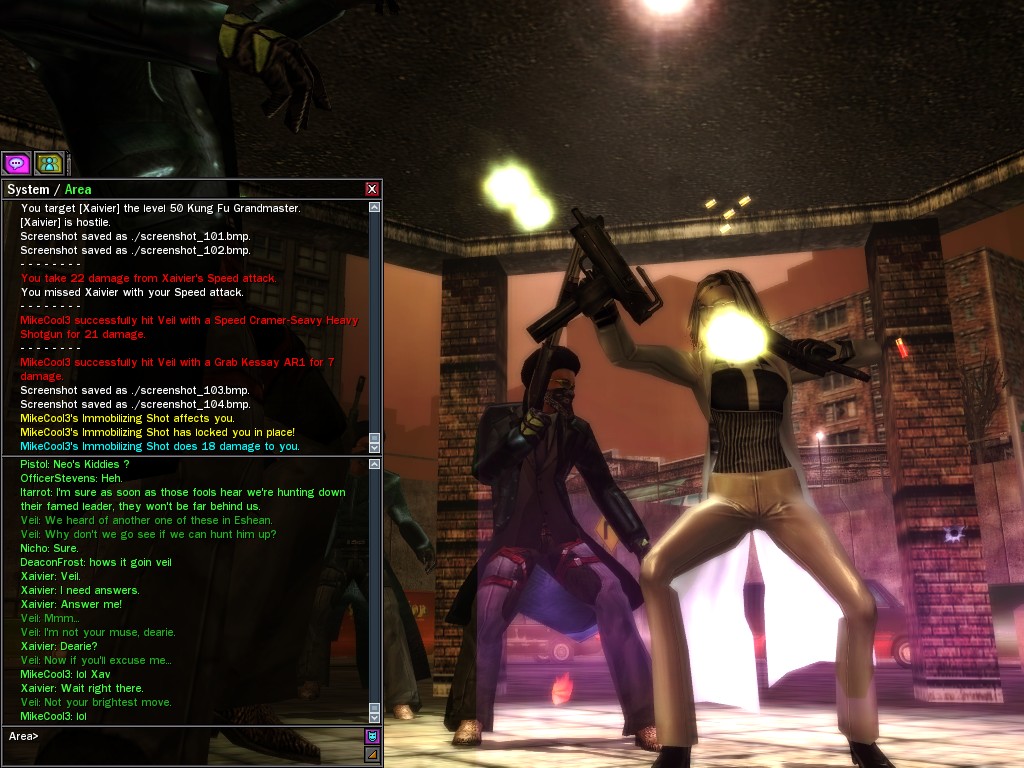1024x768 pixels.
Task: Click the orange triangle resize button
Action: coord(372,754)
